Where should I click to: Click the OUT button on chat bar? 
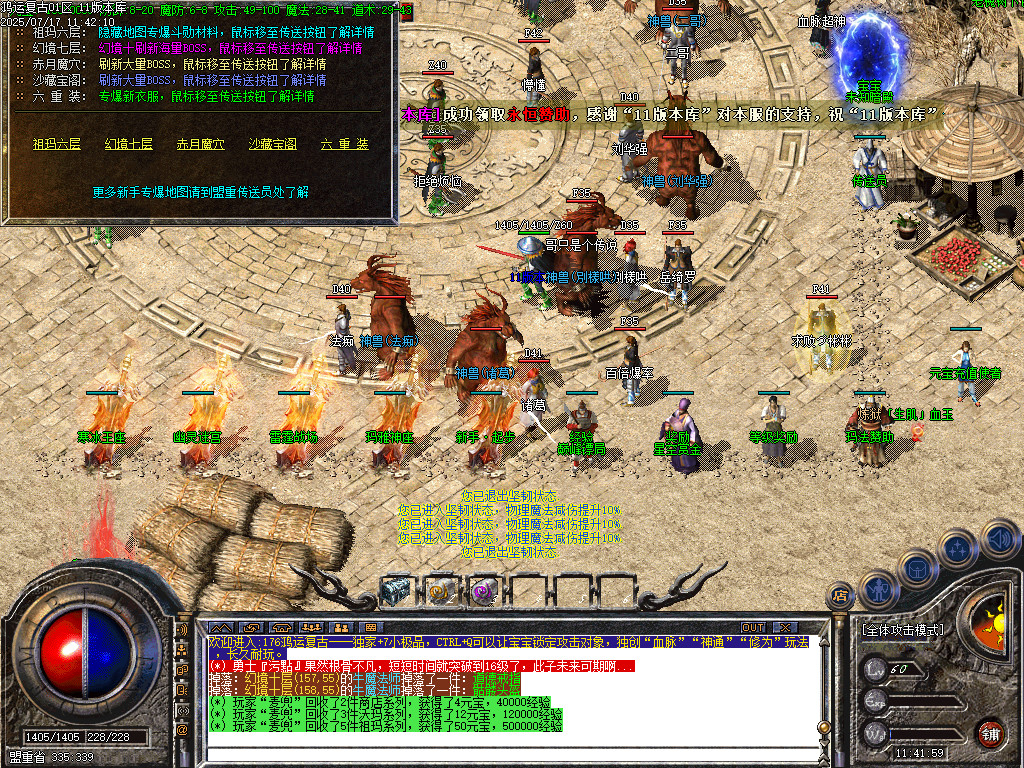coord(752,627)
